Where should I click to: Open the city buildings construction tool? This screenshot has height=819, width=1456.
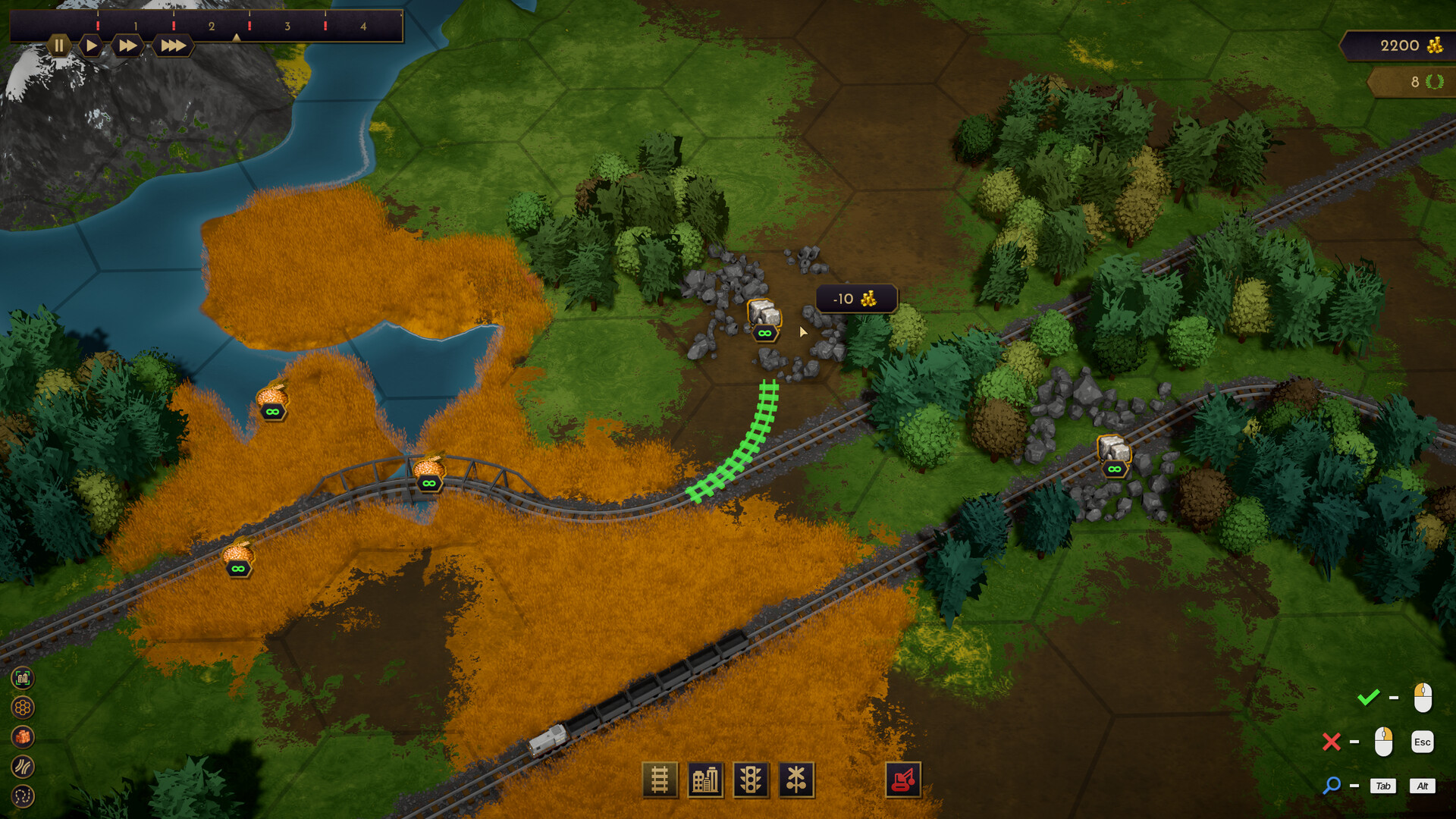click(x=705, y=780)
